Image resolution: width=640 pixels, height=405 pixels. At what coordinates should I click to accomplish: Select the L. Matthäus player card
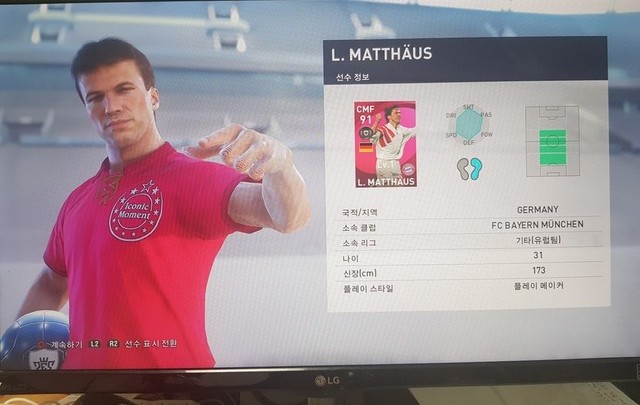385,144
